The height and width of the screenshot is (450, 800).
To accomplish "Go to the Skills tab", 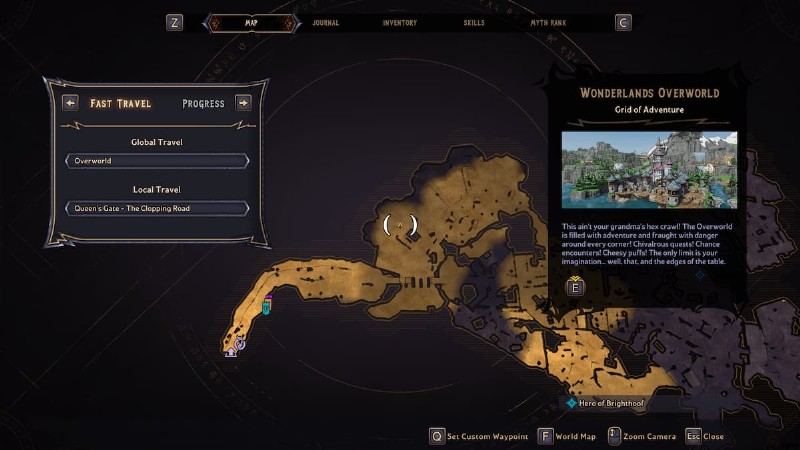I will point(473,22).
